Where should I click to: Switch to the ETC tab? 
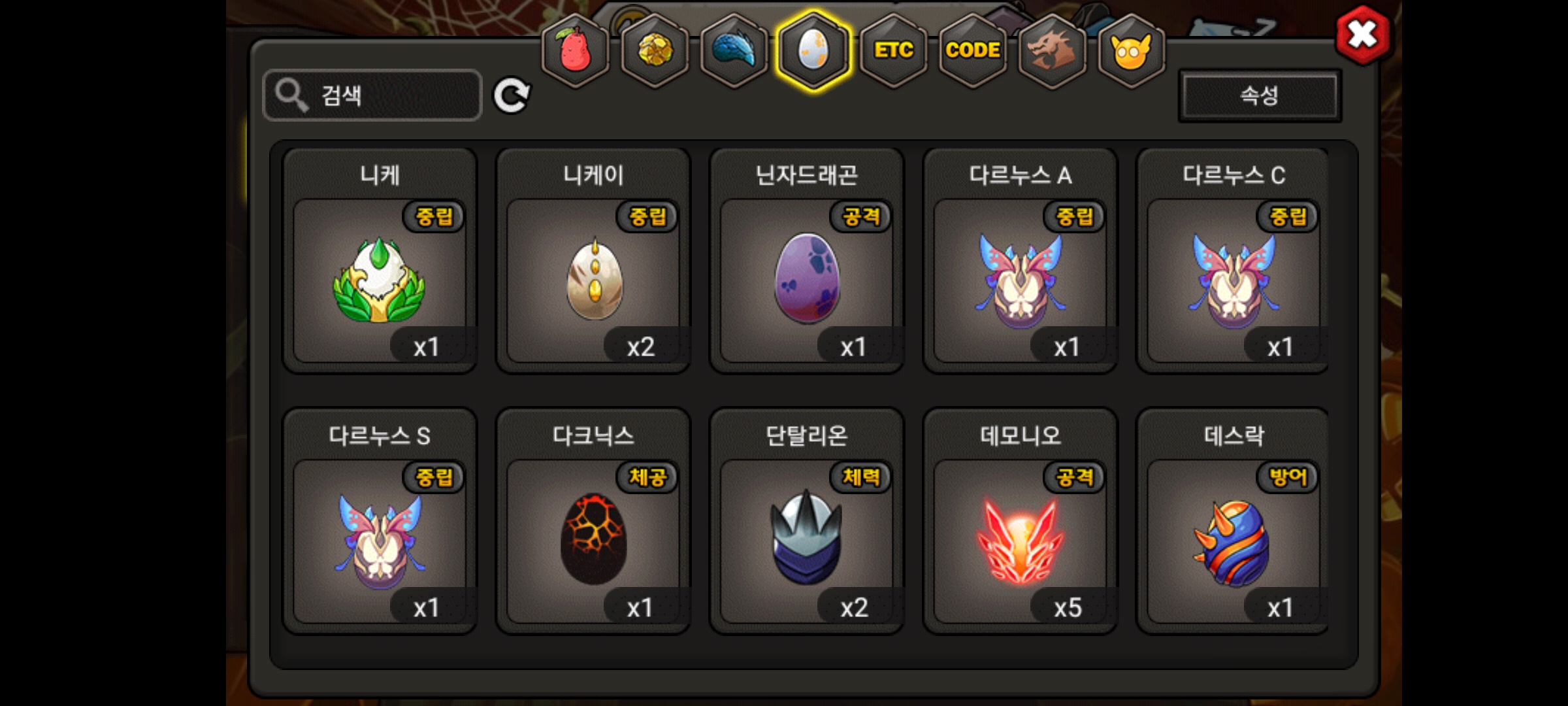893,50
